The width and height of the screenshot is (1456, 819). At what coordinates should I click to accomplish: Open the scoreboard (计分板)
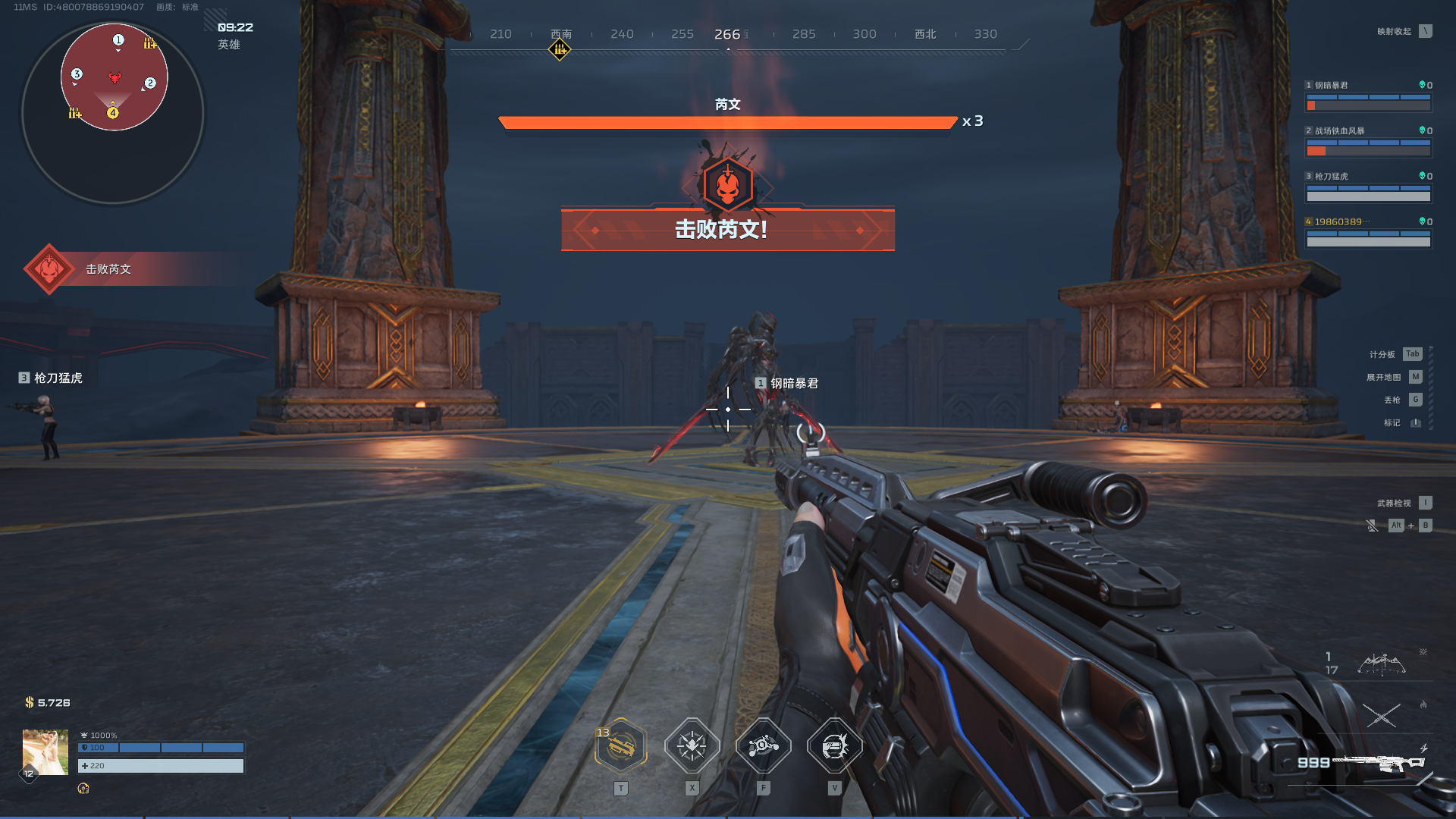(x=1412, y=354)
